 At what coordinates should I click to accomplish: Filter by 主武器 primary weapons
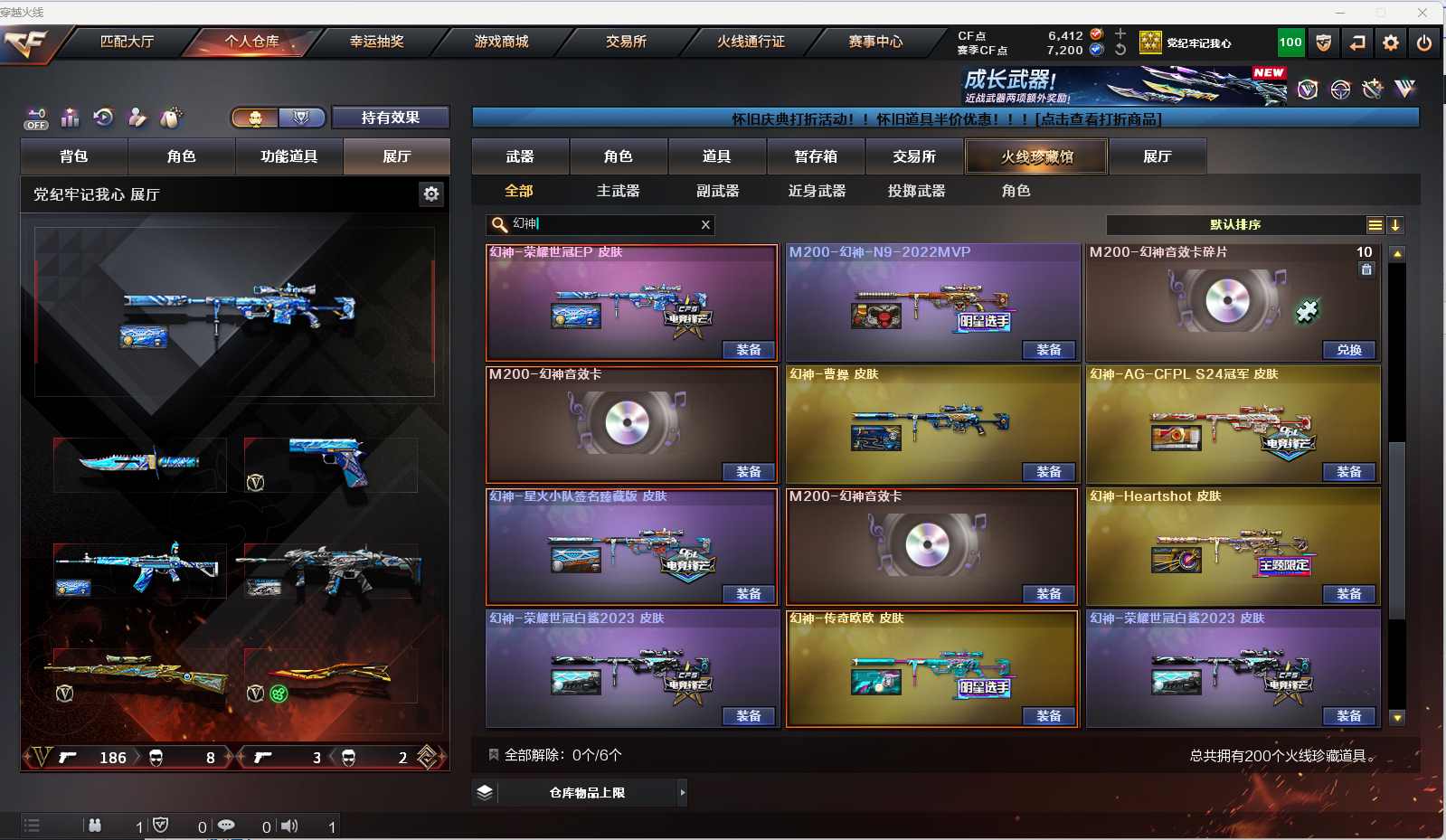coord(618,191)
